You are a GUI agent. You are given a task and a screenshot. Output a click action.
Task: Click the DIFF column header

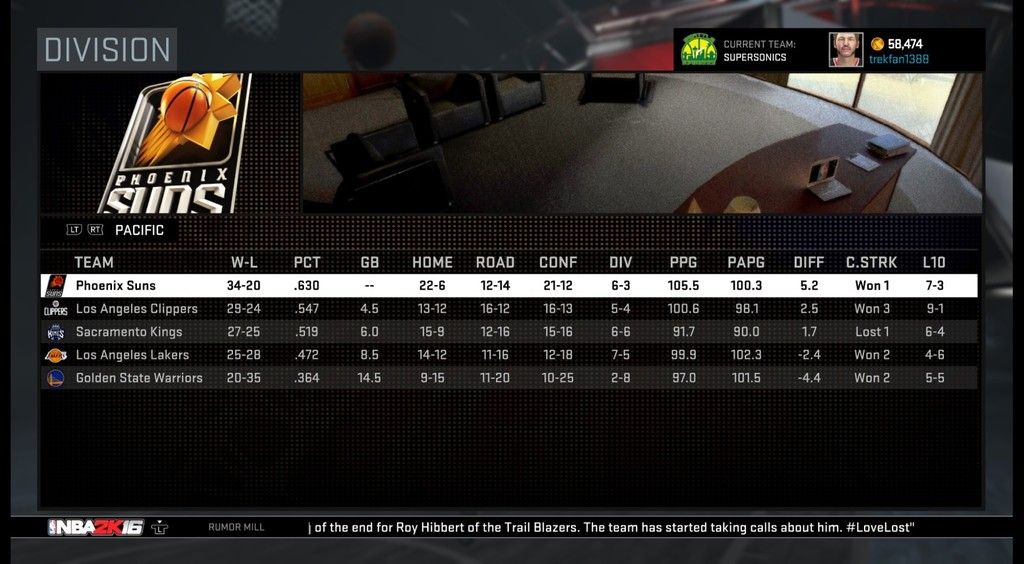point(809,263)
